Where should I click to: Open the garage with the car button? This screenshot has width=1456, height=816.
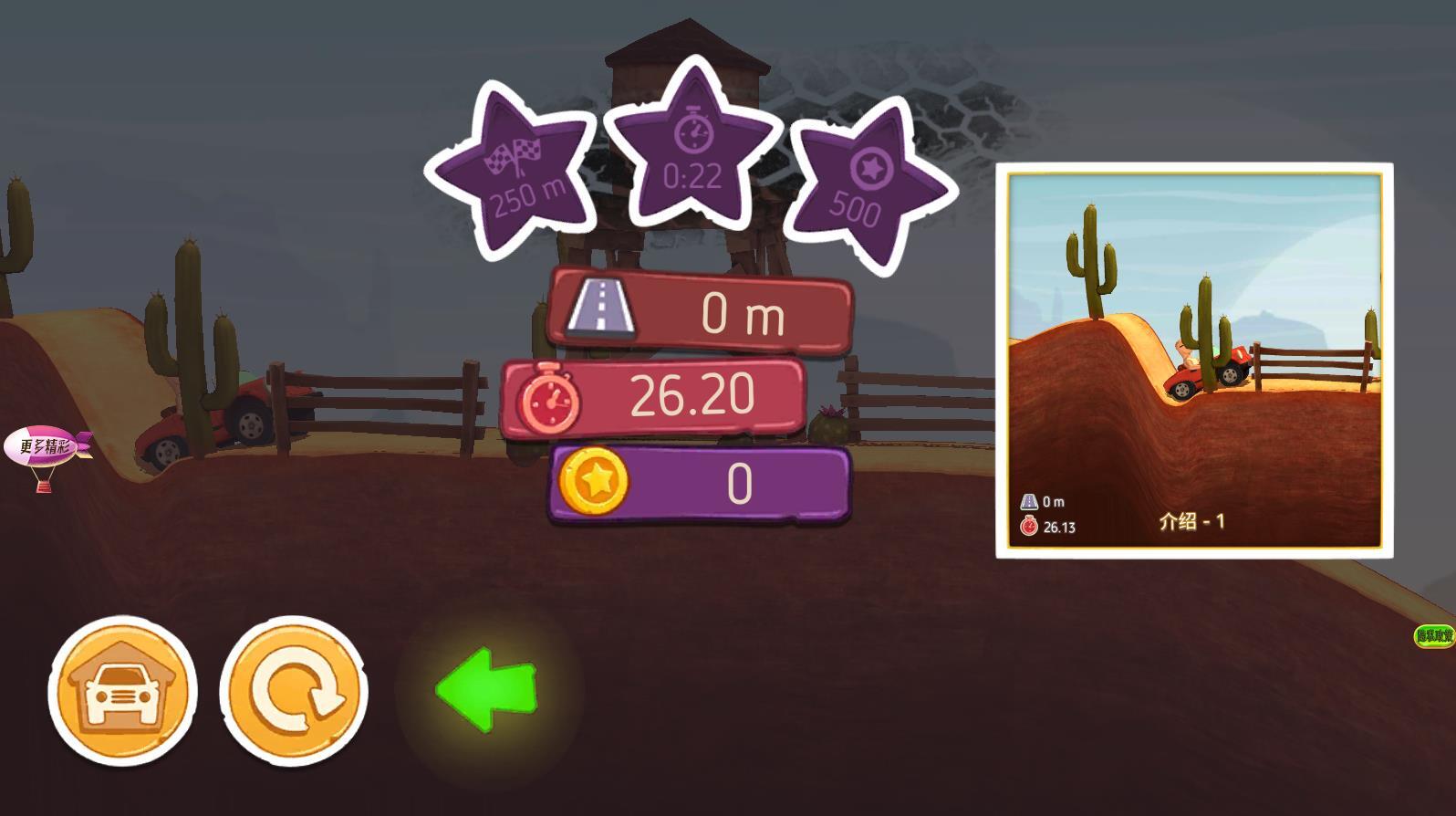[122, 690]
